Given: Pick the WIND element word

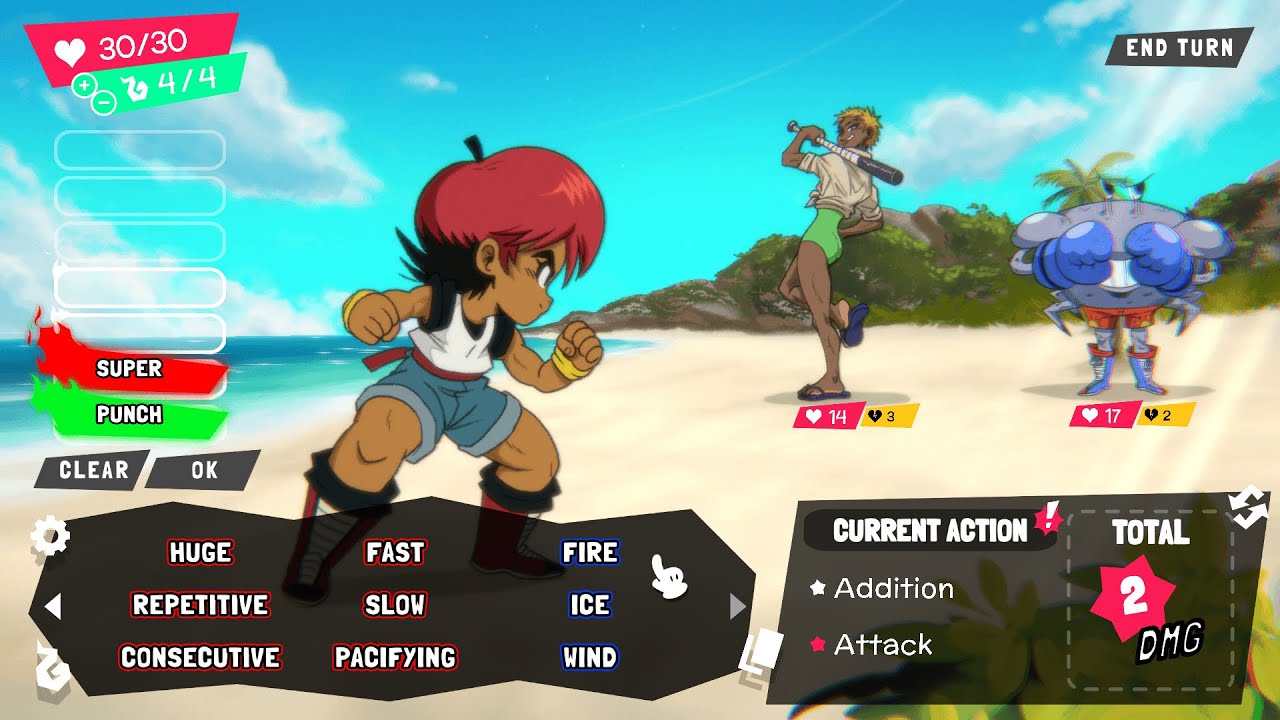Looking at the screenshot, I should coord(590,657).
